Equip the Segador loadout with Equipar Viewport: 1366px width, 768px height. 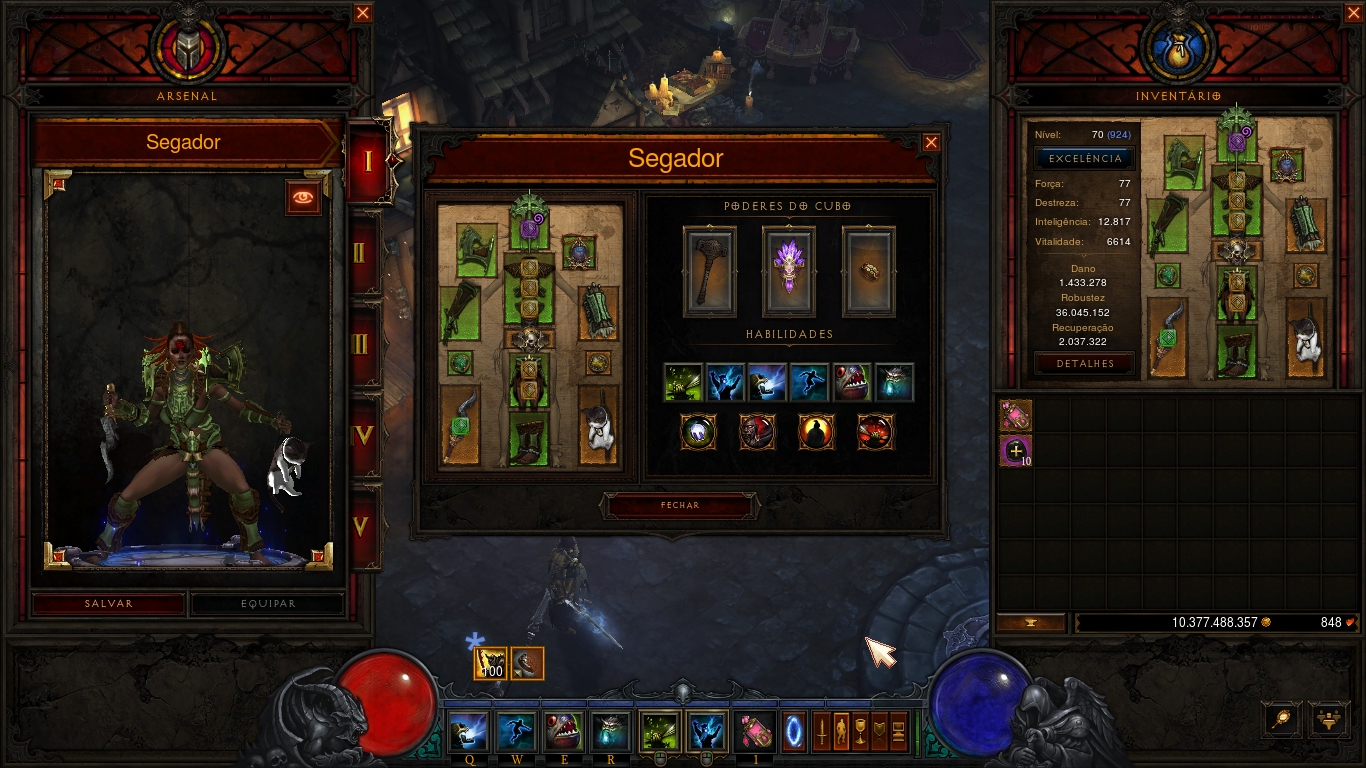[x=268, y=604]
